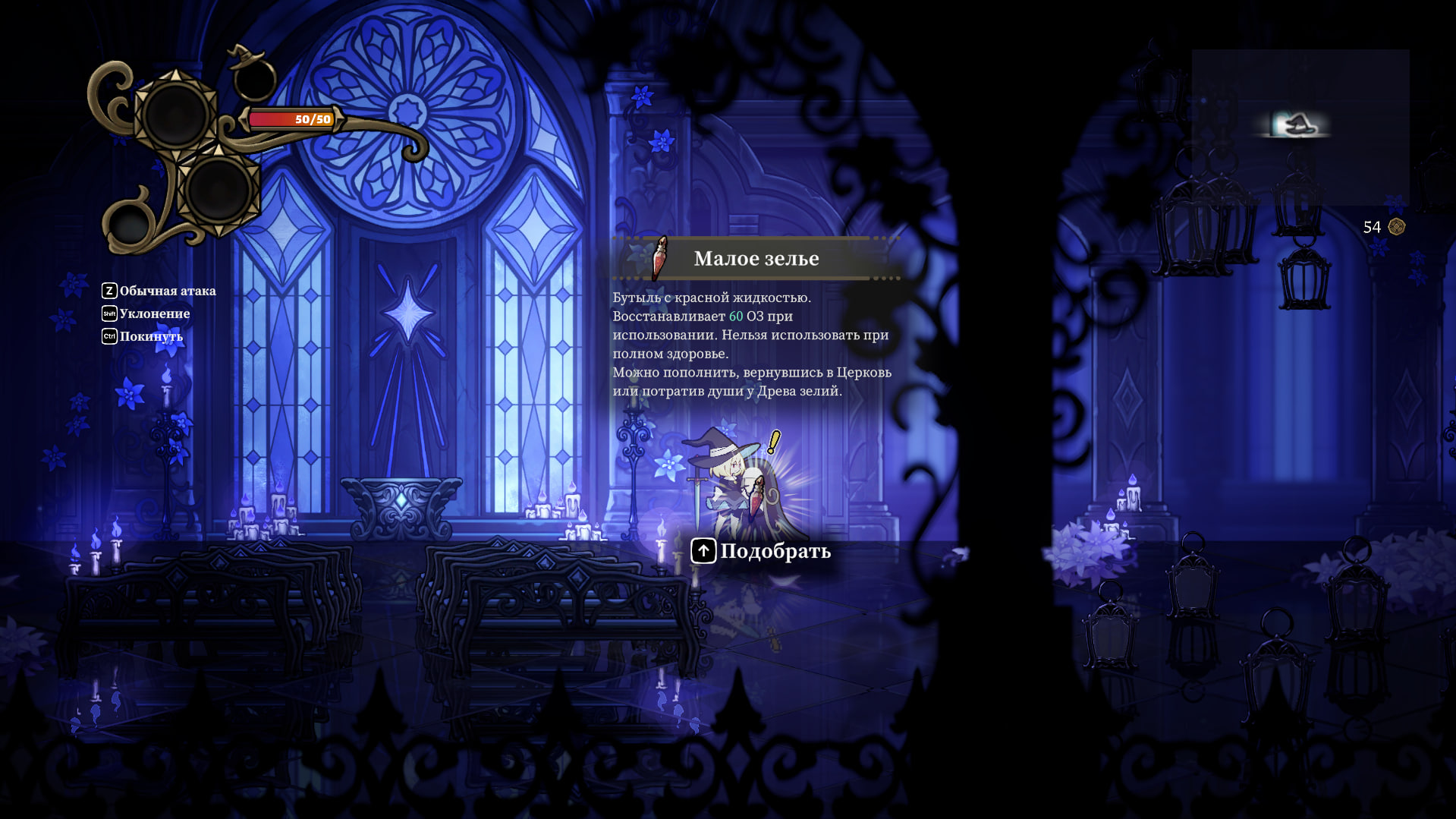Select the small empty slot topped with a witch hat
This screenshot has height=819, width=1456.
pos(253,77)
